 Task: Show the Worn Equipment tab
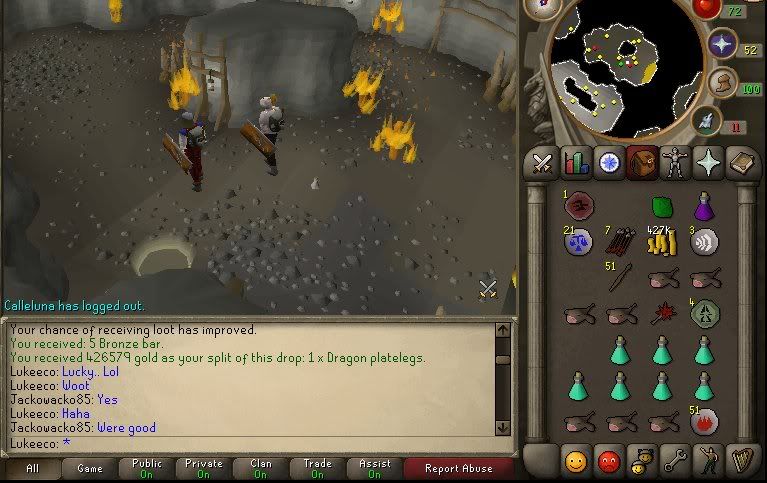pyautogui.click(x=674, y=162)
